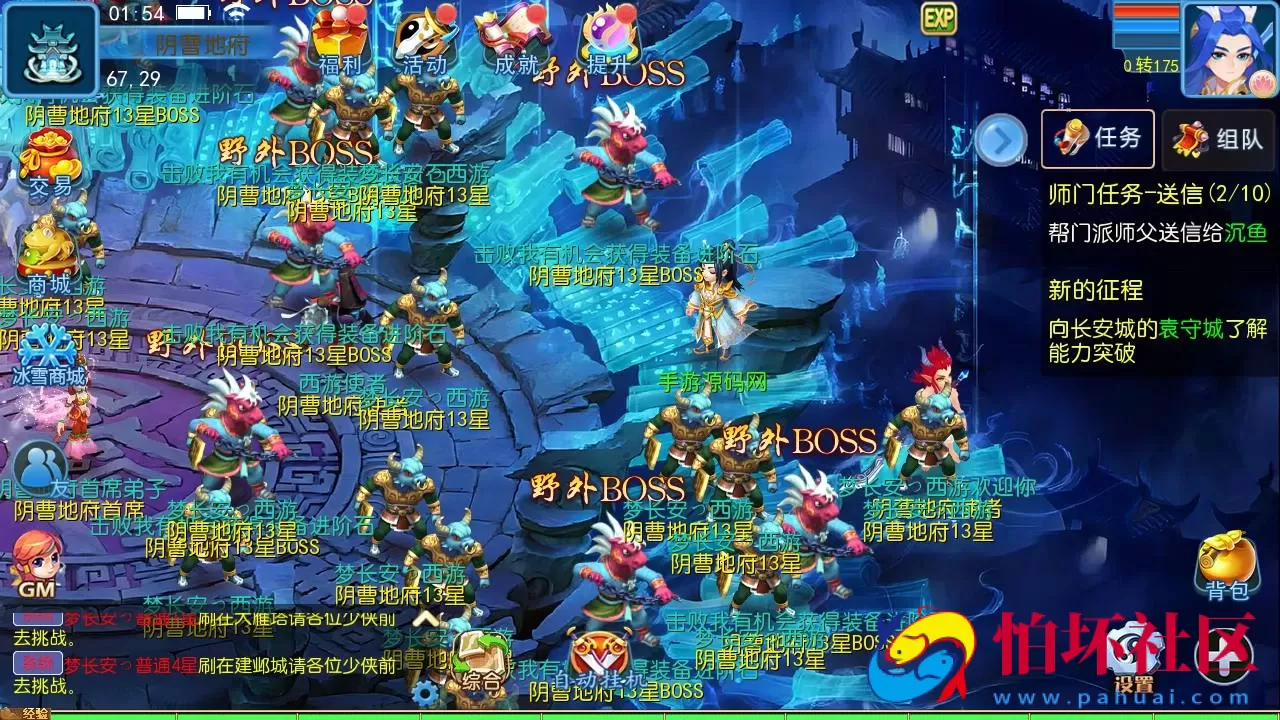Switch to the 任务 quest tab
The height and width of the screenshot is (720, 1280).
coord(1096,139)
